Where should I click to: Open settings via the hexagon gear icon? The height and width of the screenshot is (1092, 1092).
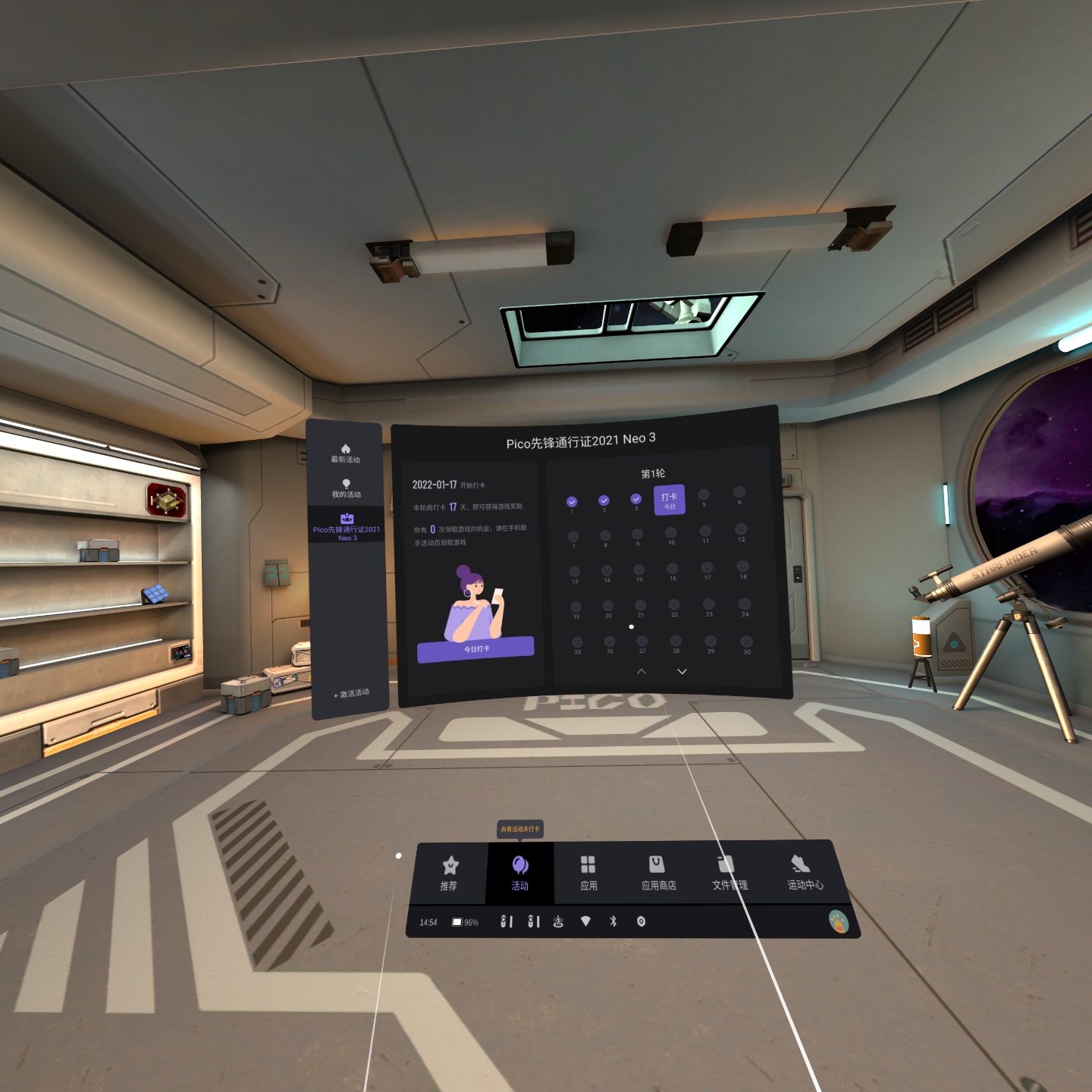click(641, 921)
